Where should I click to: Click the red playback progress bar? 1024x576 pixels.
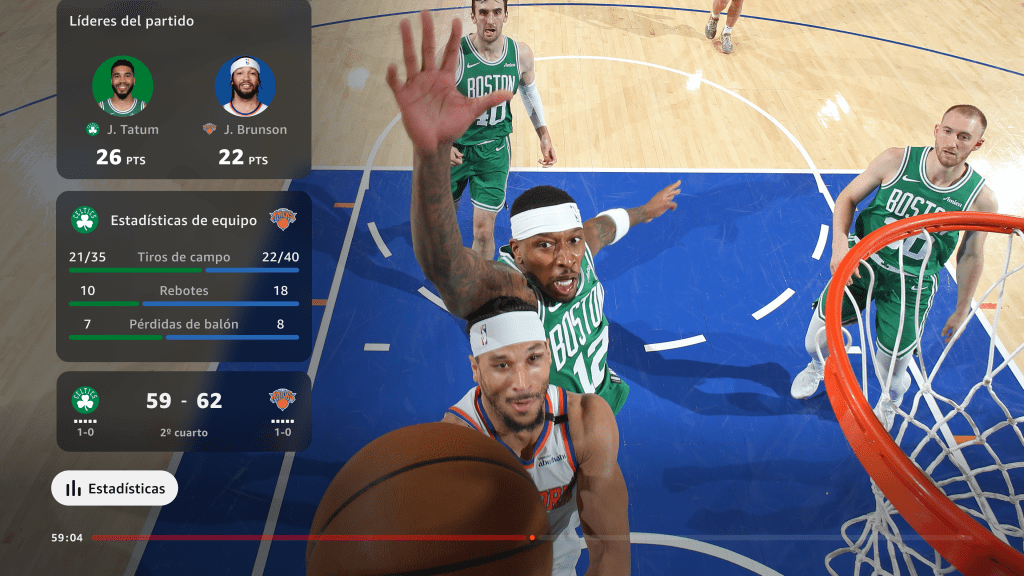click(x=310, y=538)
